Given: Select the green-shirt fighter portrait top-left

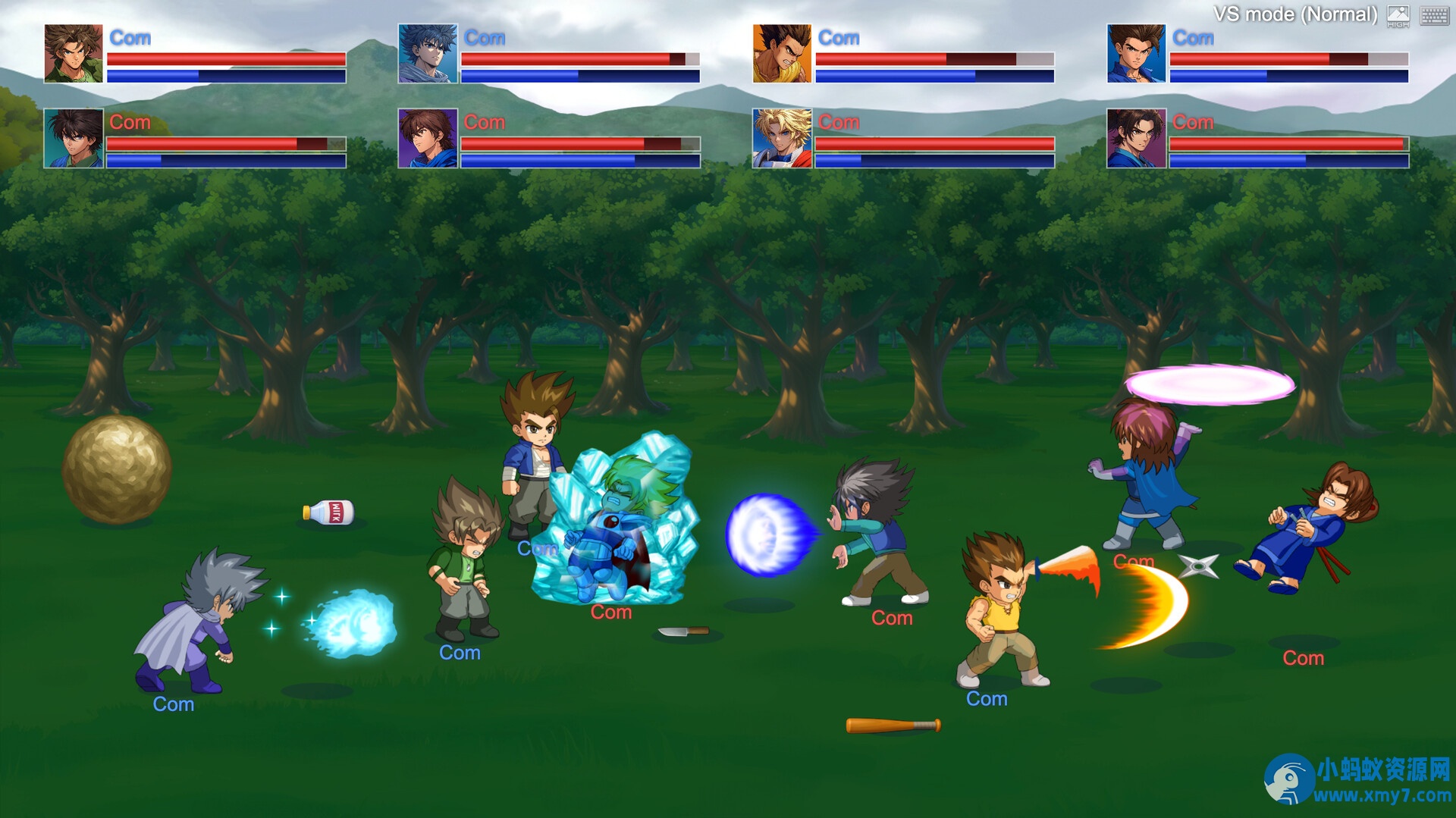Looking at the screenshot, I should (x=72, y=52).
